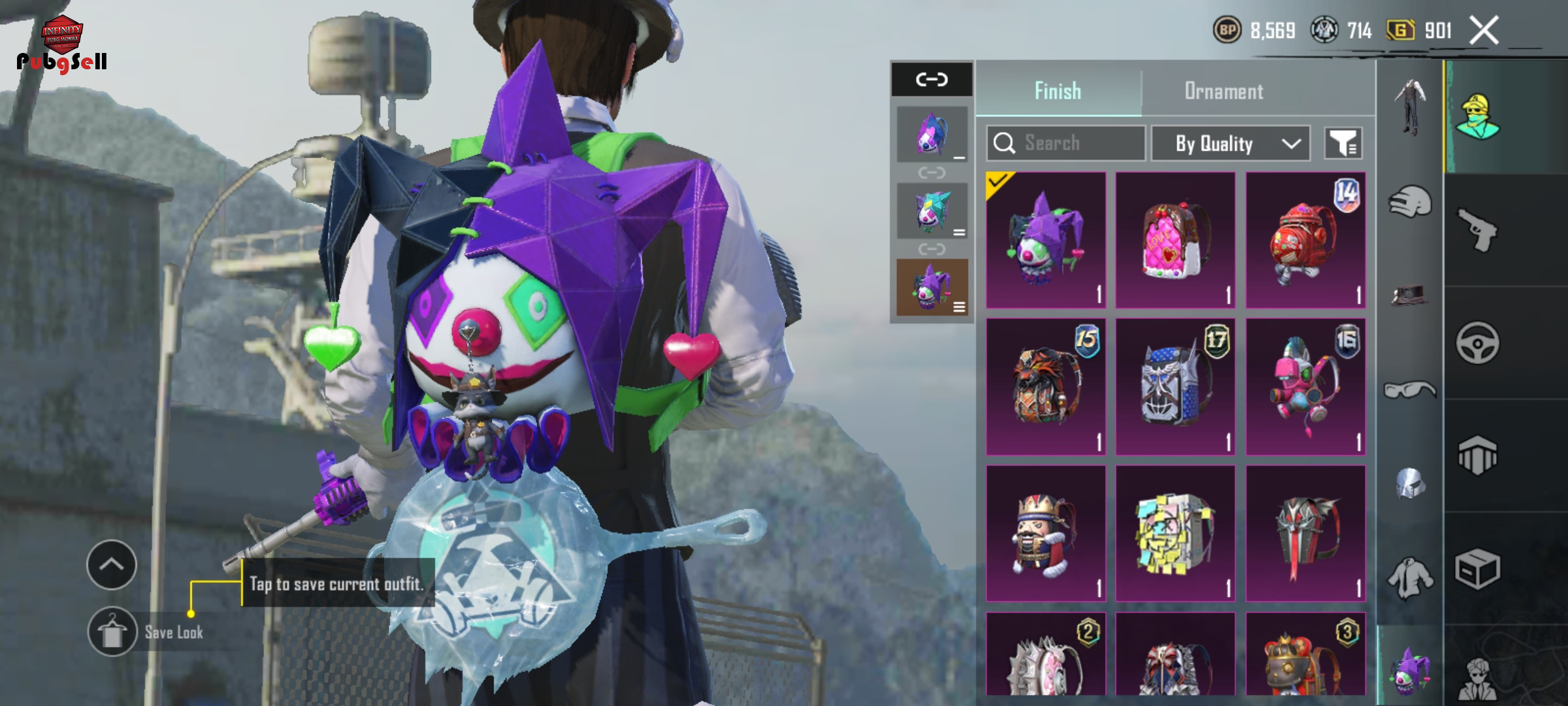This screenshot has height=706, width=1568.
Task: Switch to the Ornament tab
Action: 1223,91
